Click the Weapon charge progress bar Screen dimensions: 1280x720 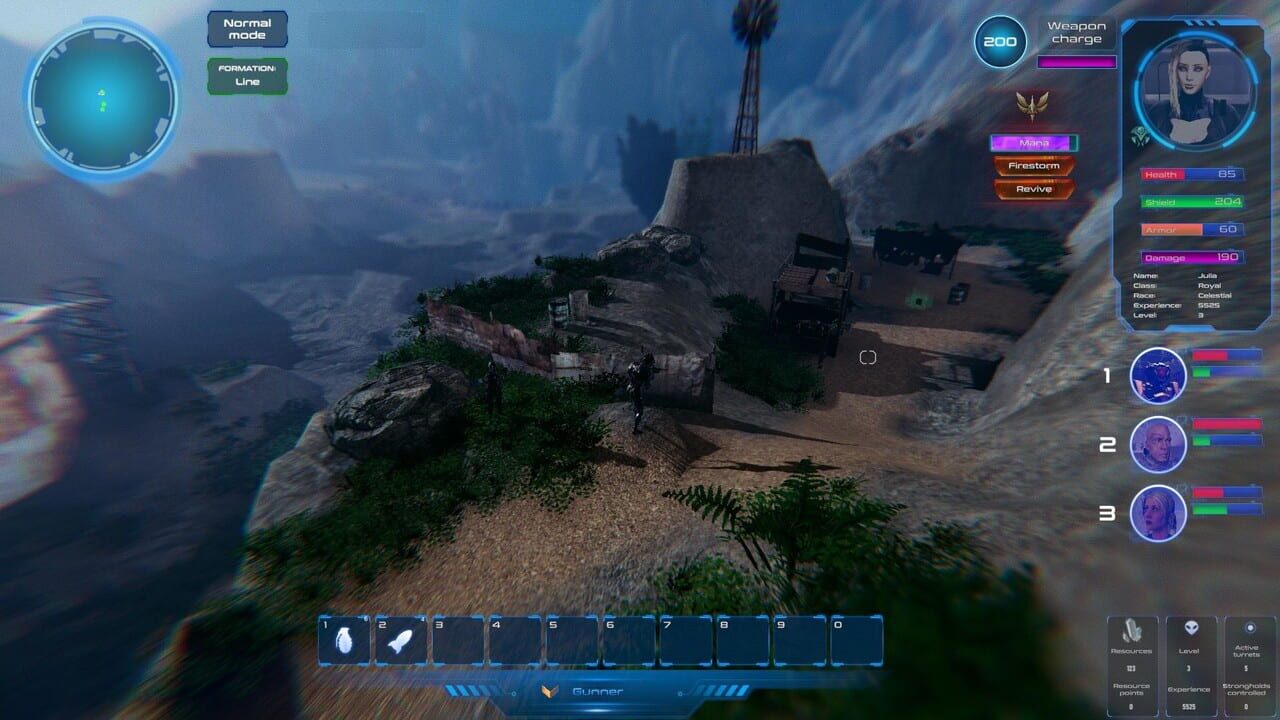tap(1075, 60)
